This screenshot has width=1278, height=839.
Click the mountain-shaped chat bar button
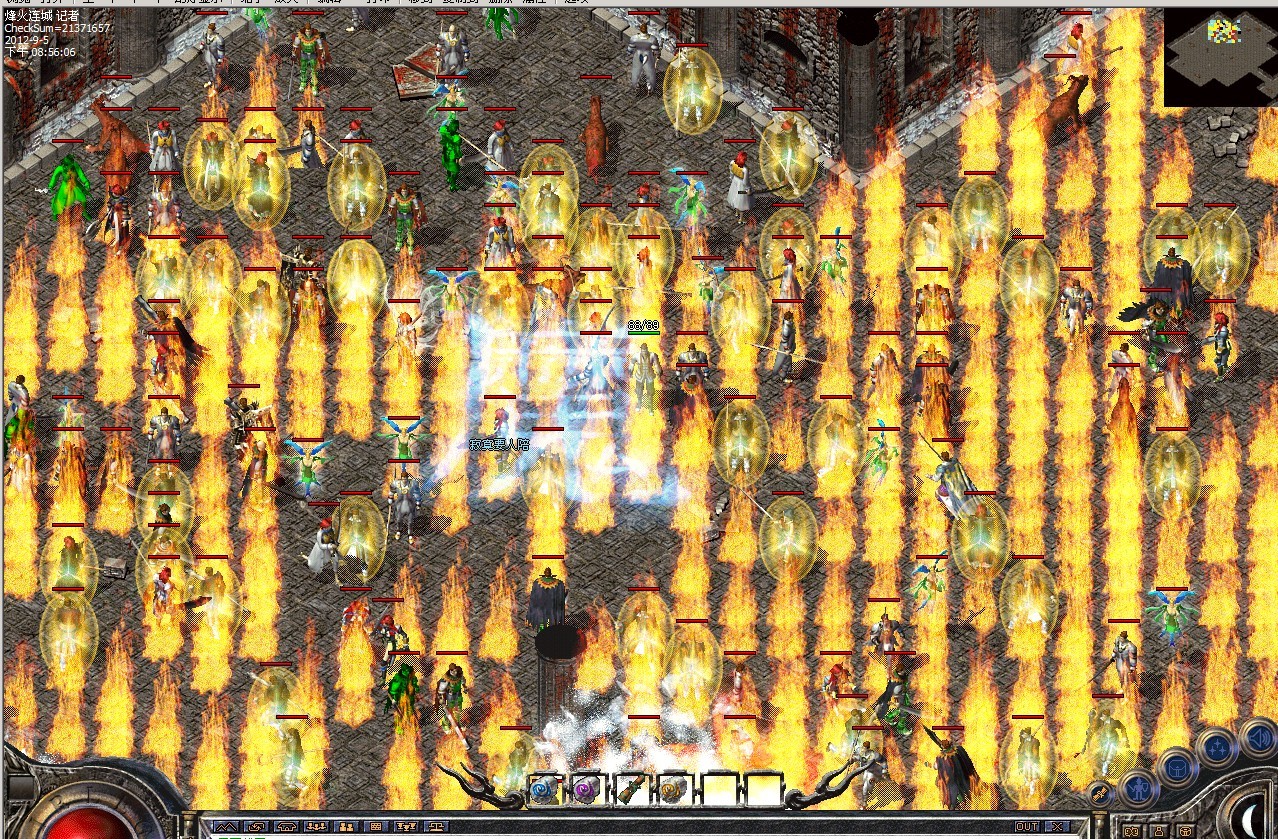pos(227,827)
